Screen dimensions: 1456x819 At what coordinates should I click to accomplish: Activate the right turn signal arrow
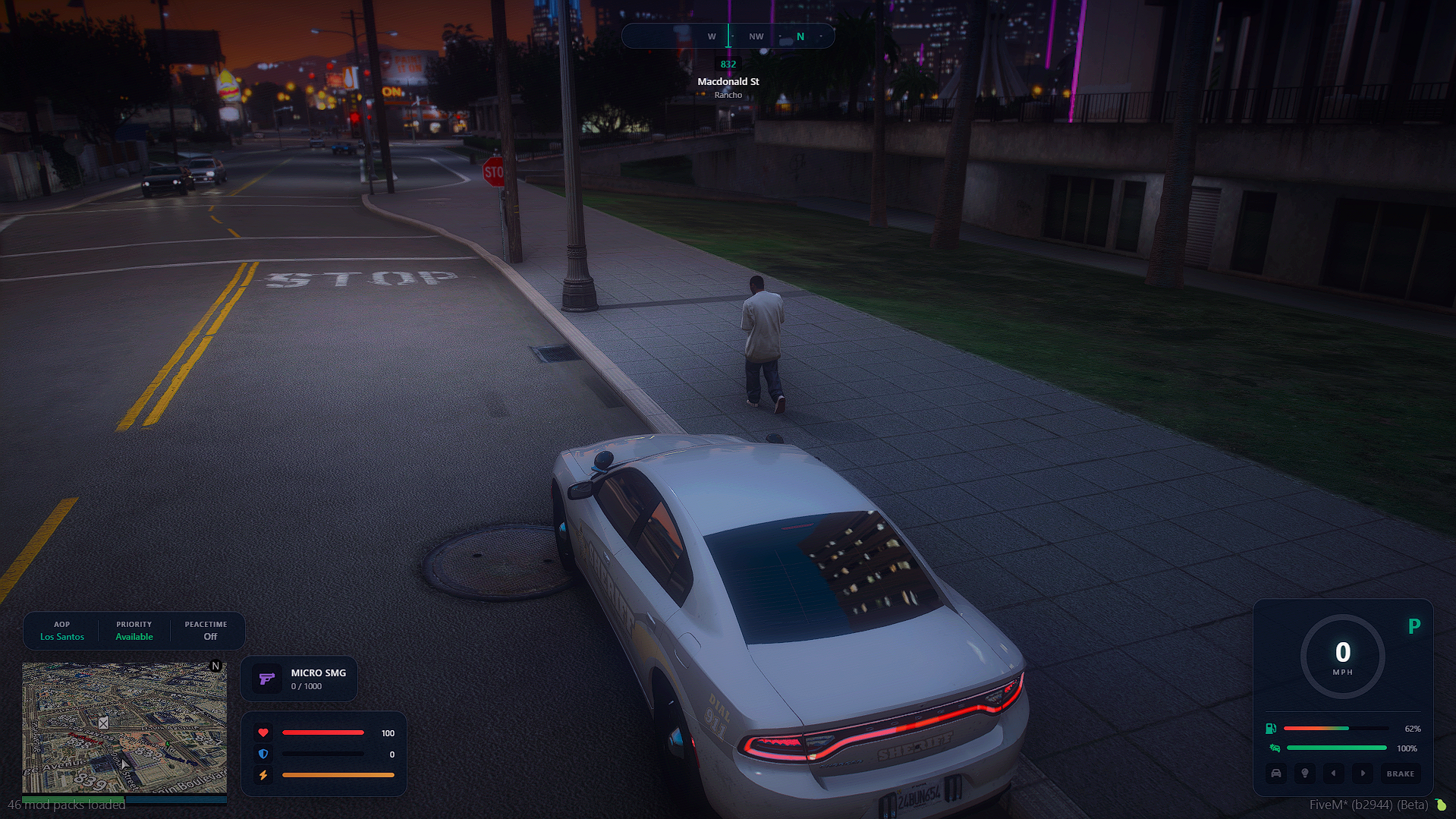(1363, 773)
